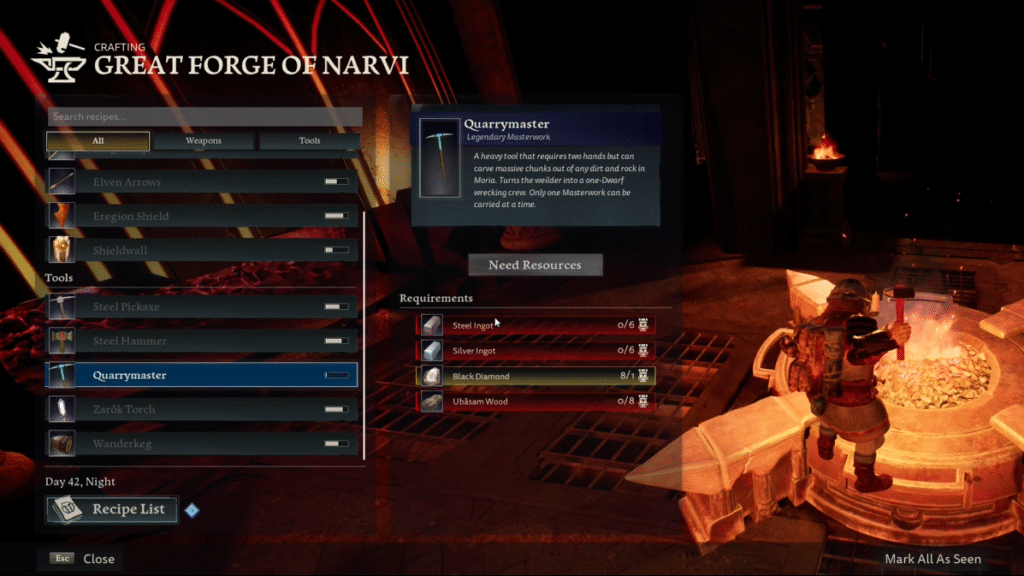Choose the Steel Pickaxe recipe
Viewport: 1024px width, 576px height.
click(202, 307)
